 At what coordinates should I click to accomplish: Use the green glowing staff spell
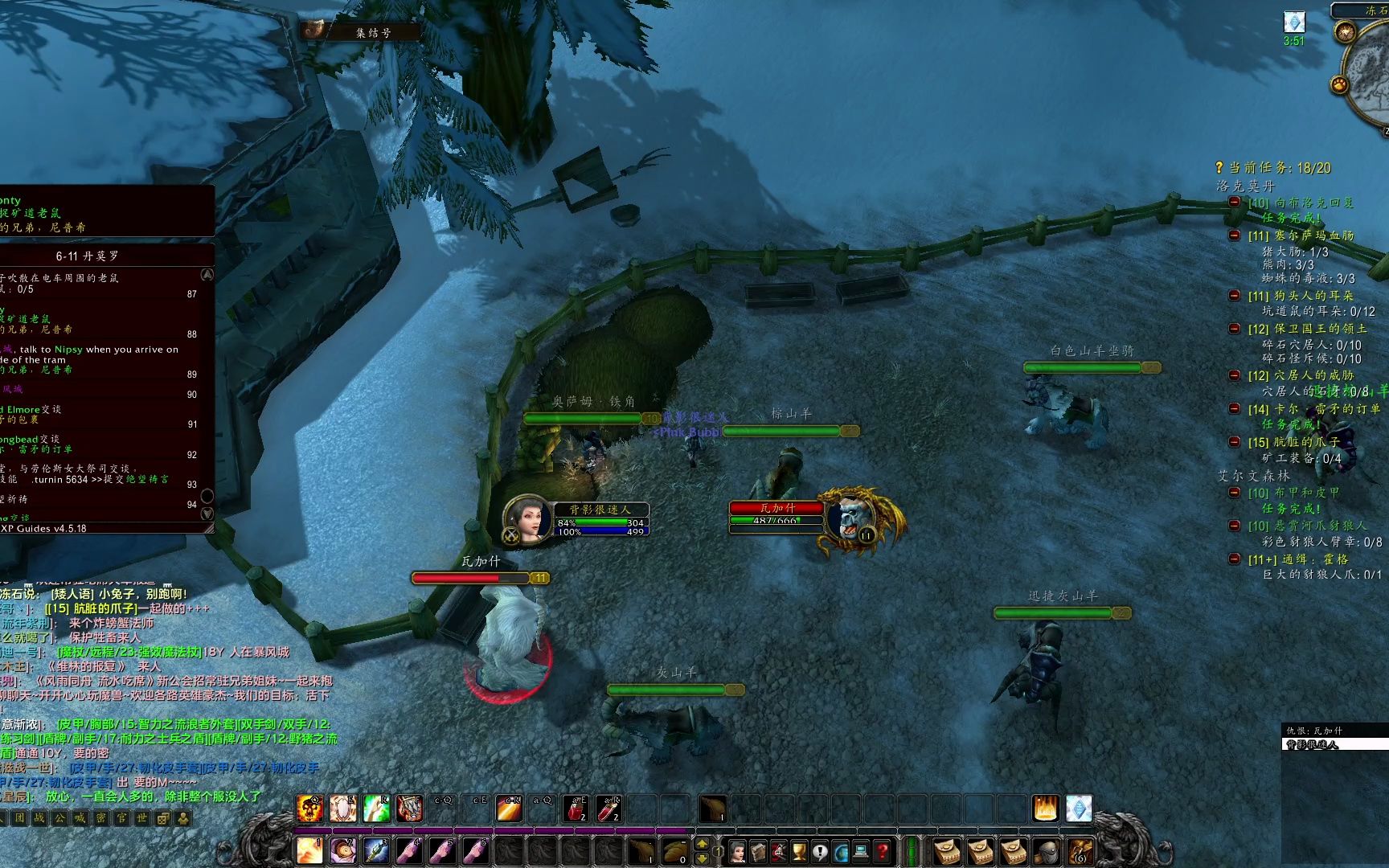click(376, 809)
